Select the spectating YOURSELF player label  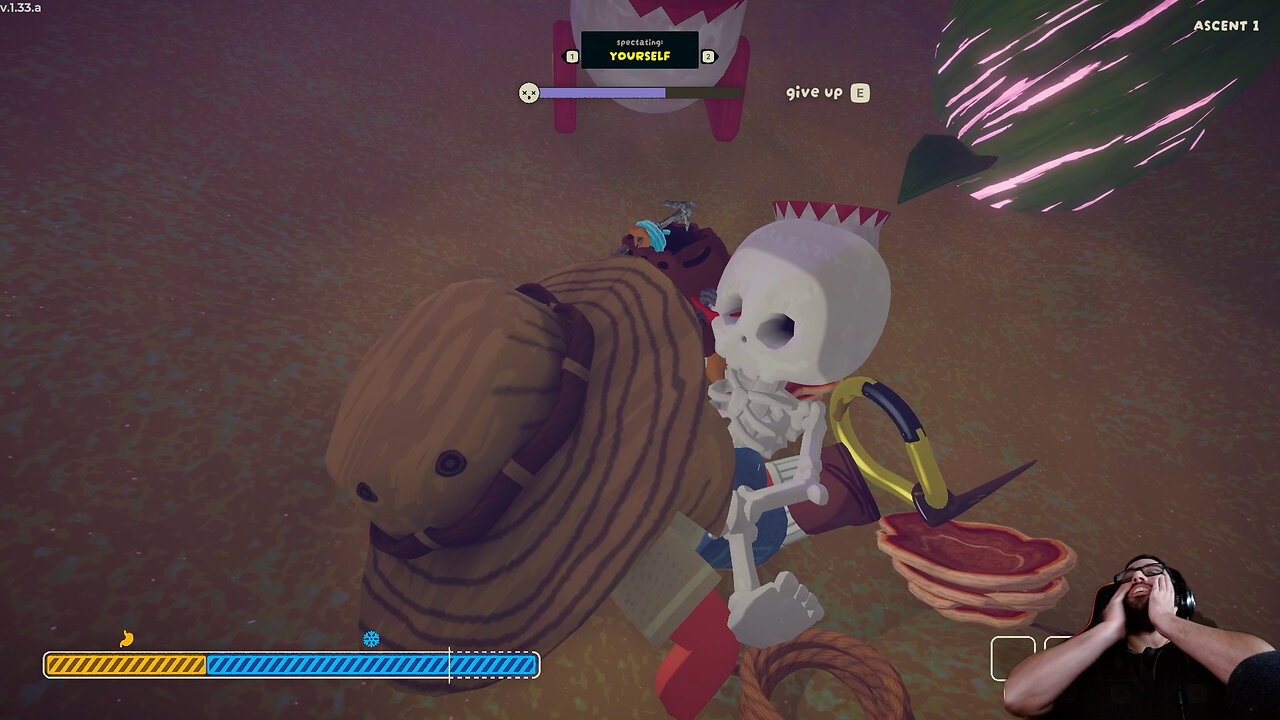[640, 51]
